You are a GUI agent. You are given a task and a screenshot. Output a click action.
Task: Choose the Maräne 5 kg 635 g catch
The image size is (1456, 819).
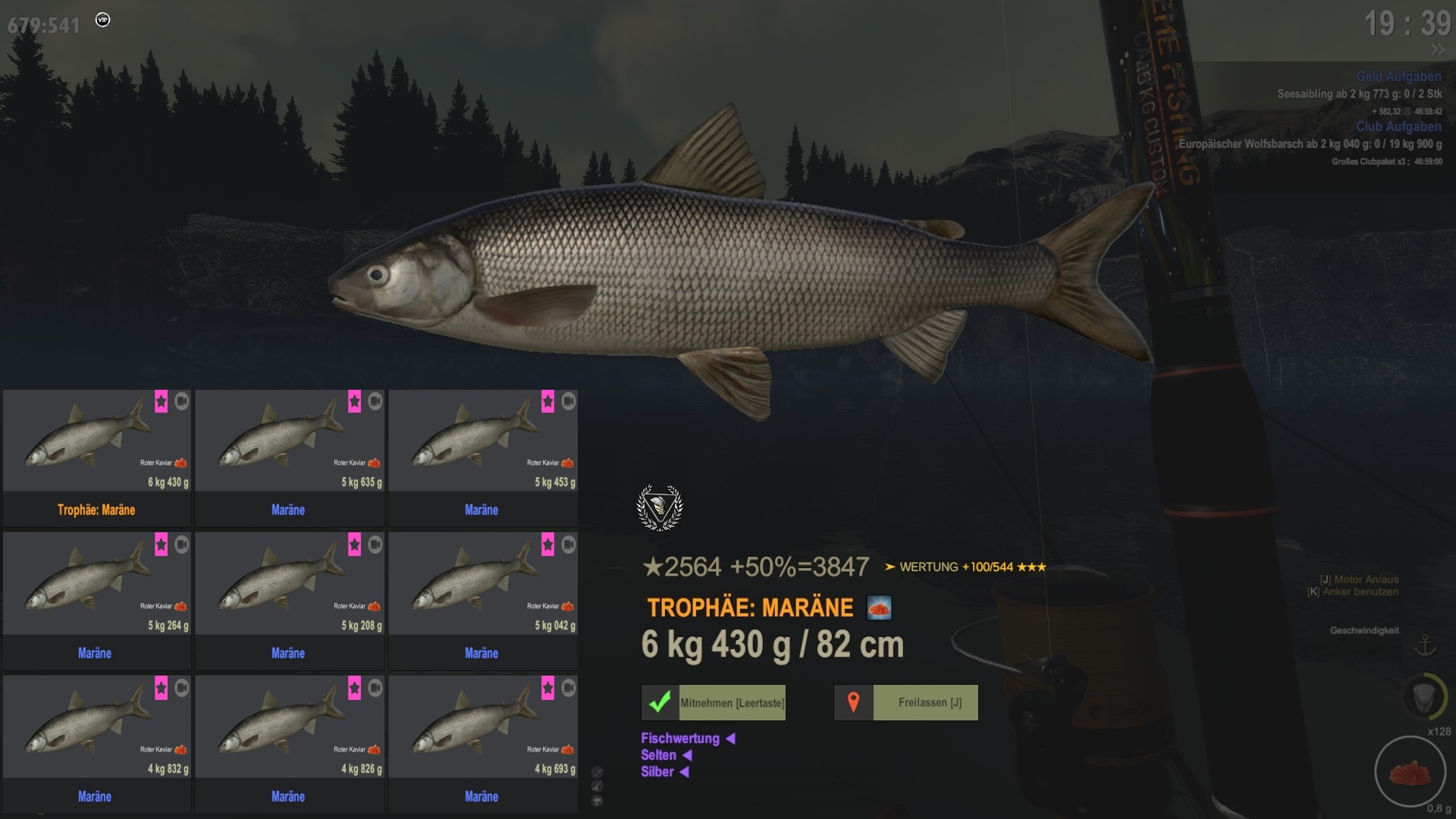(x=290, y=457)
